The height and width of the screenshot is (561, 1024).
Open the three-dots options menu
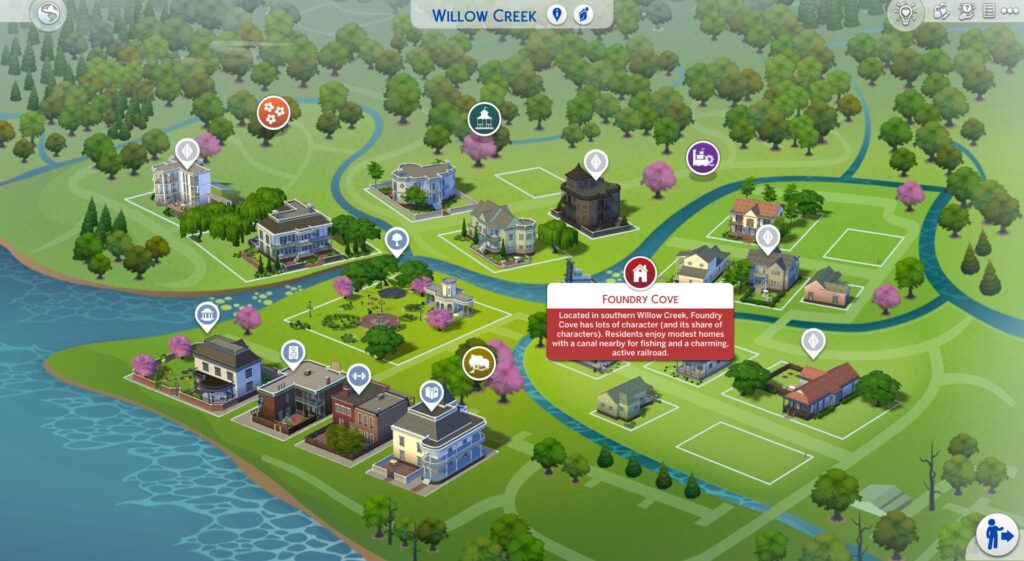[x=1011, y=12]
